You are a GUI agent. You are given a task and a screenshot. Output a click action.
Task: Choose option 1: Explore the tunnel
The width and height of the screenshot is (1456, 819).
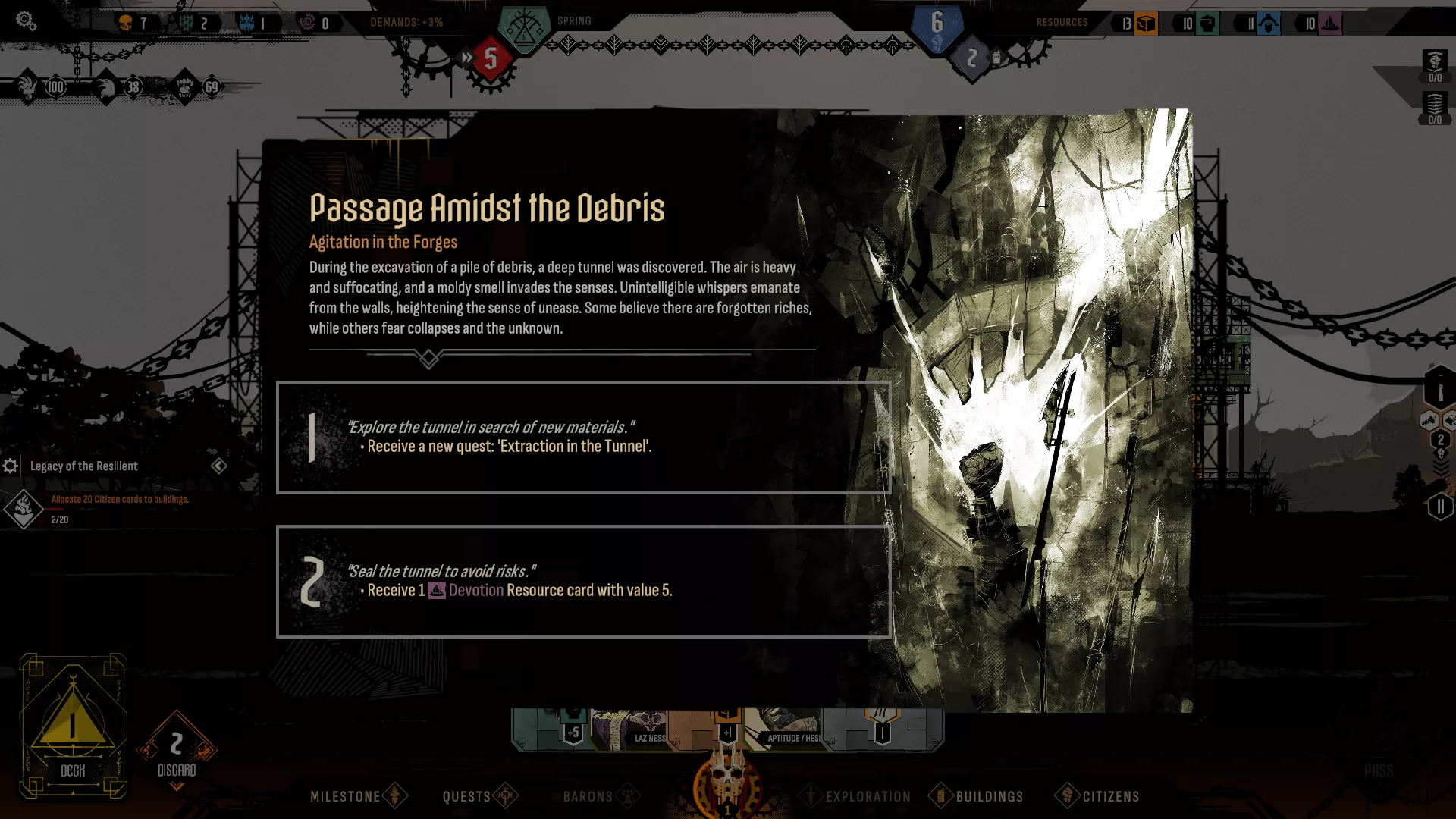click(584, 438)
